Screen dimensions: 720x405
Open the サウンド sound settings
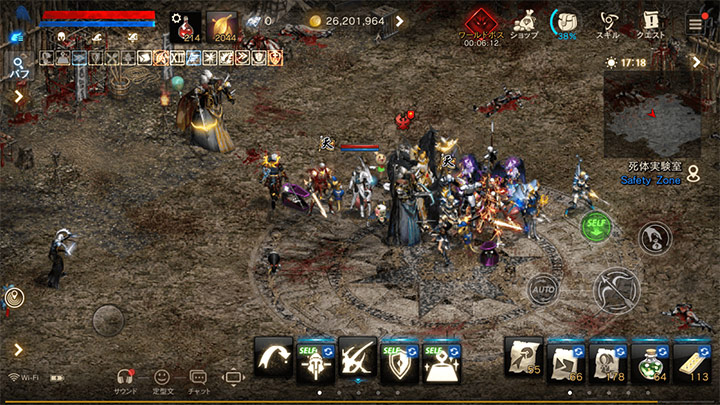[x=126, y=380]
